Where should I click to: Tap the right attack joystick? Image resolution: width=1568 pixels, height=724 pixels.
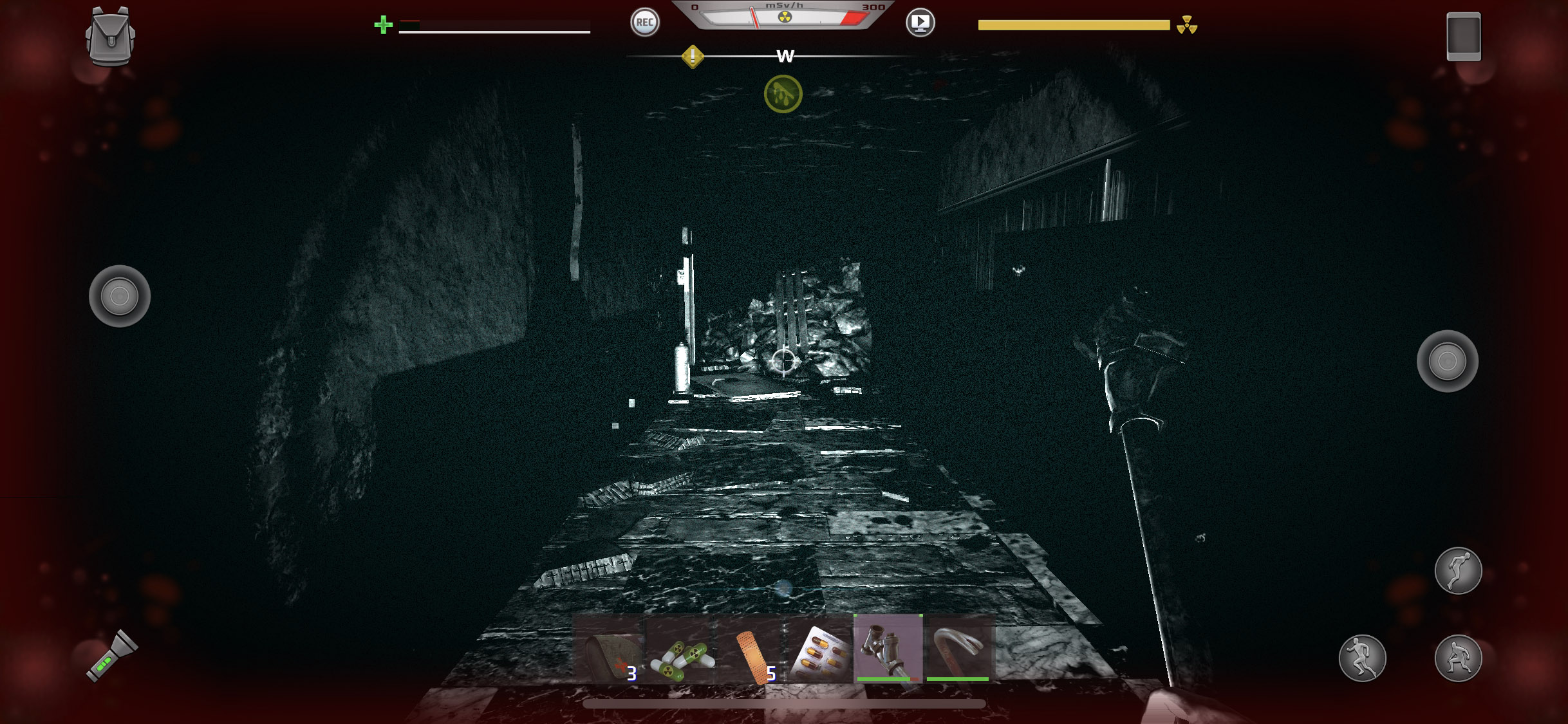click(1447, 361)
